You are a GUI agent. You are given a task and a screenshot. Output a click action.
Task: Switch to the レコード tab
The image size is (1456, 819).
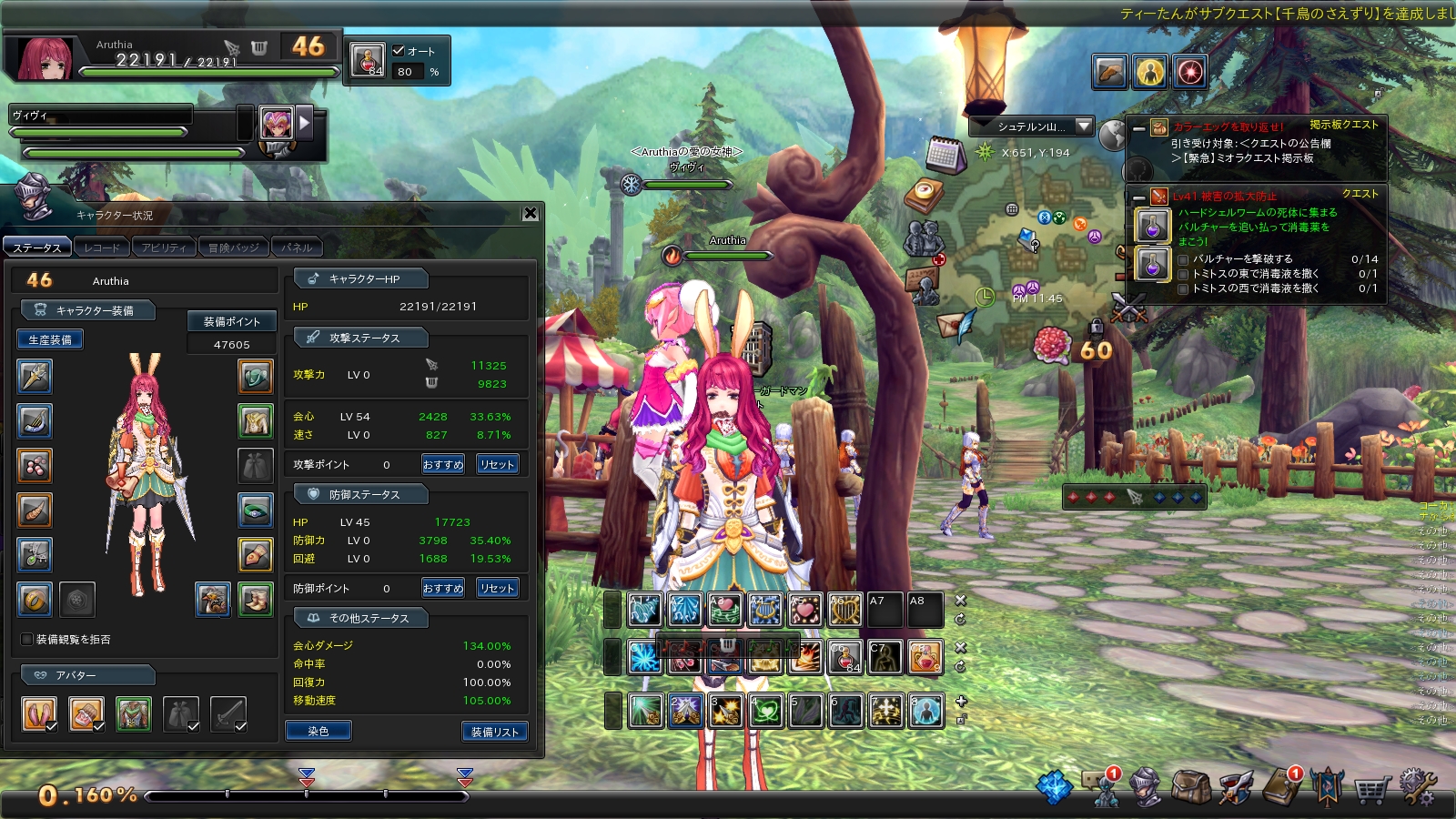click(x=101, y=248)
